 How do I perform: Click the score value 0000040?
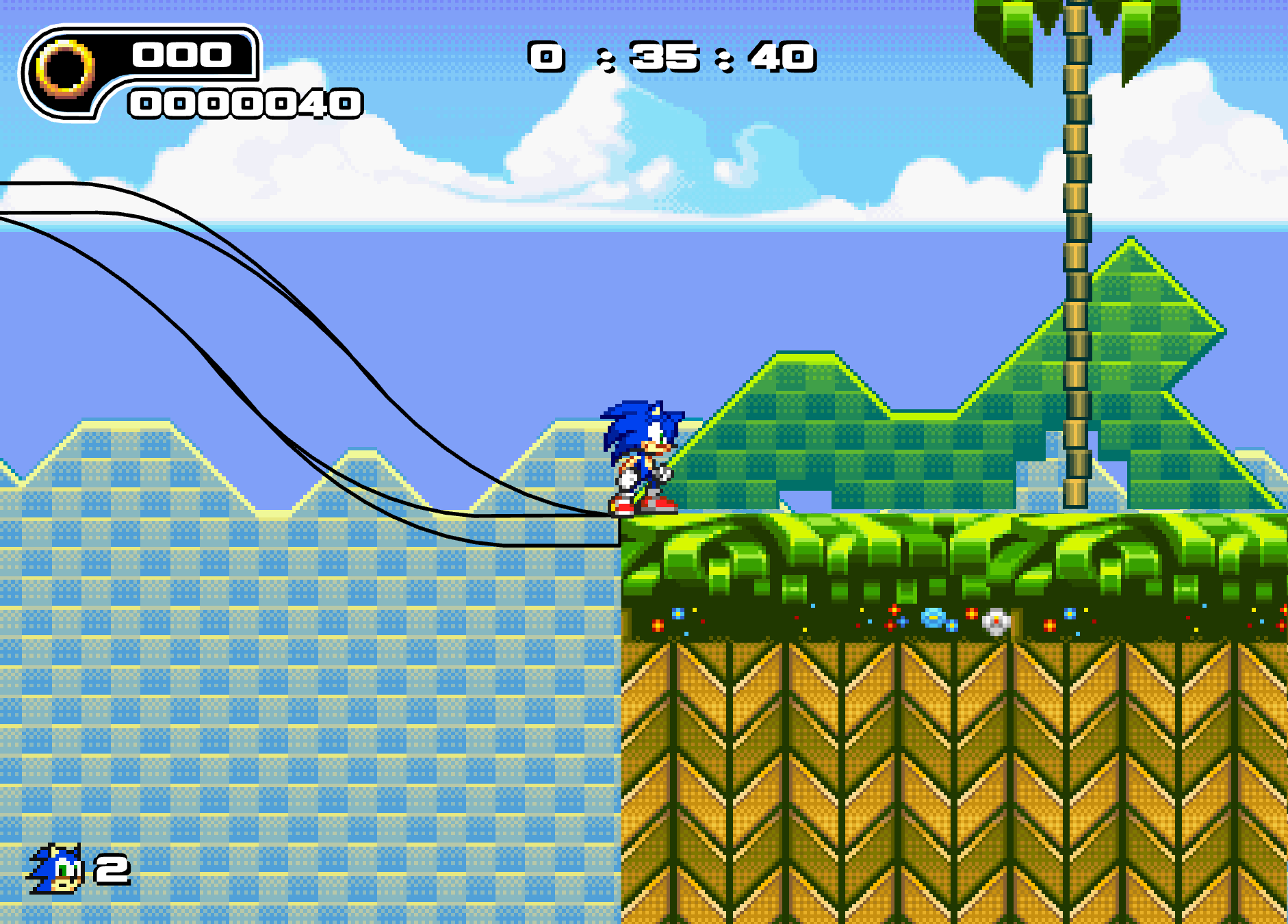point(245,103)
